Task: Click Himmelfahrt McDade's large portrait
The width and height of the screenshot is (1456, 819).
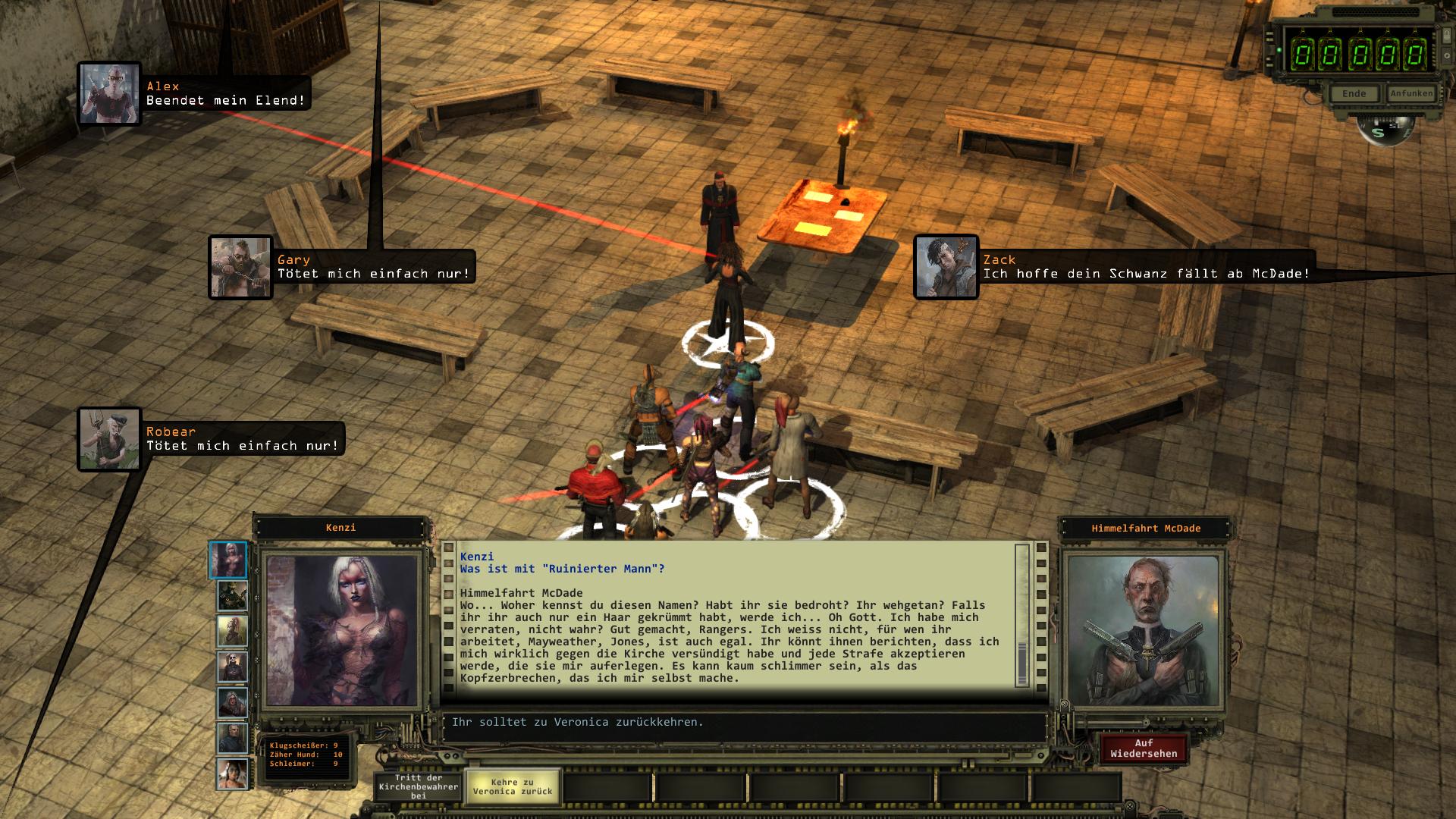Action: coord(1144,631)
